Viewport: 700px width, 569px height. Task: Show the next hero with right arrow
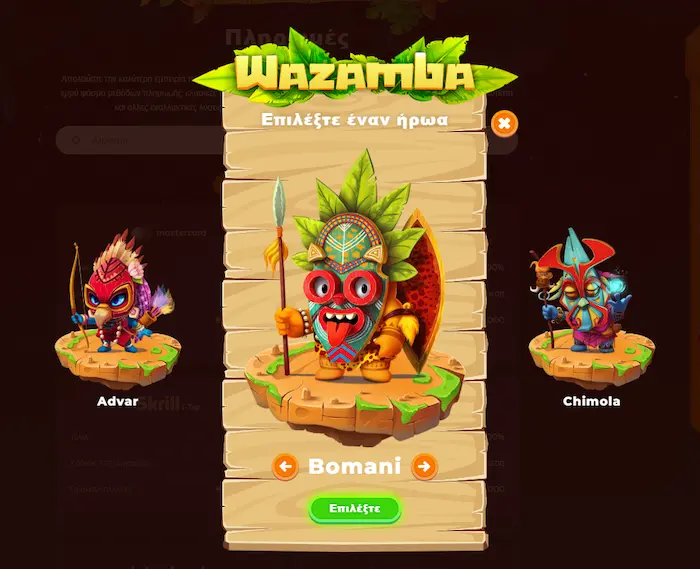tap(424, 466)
